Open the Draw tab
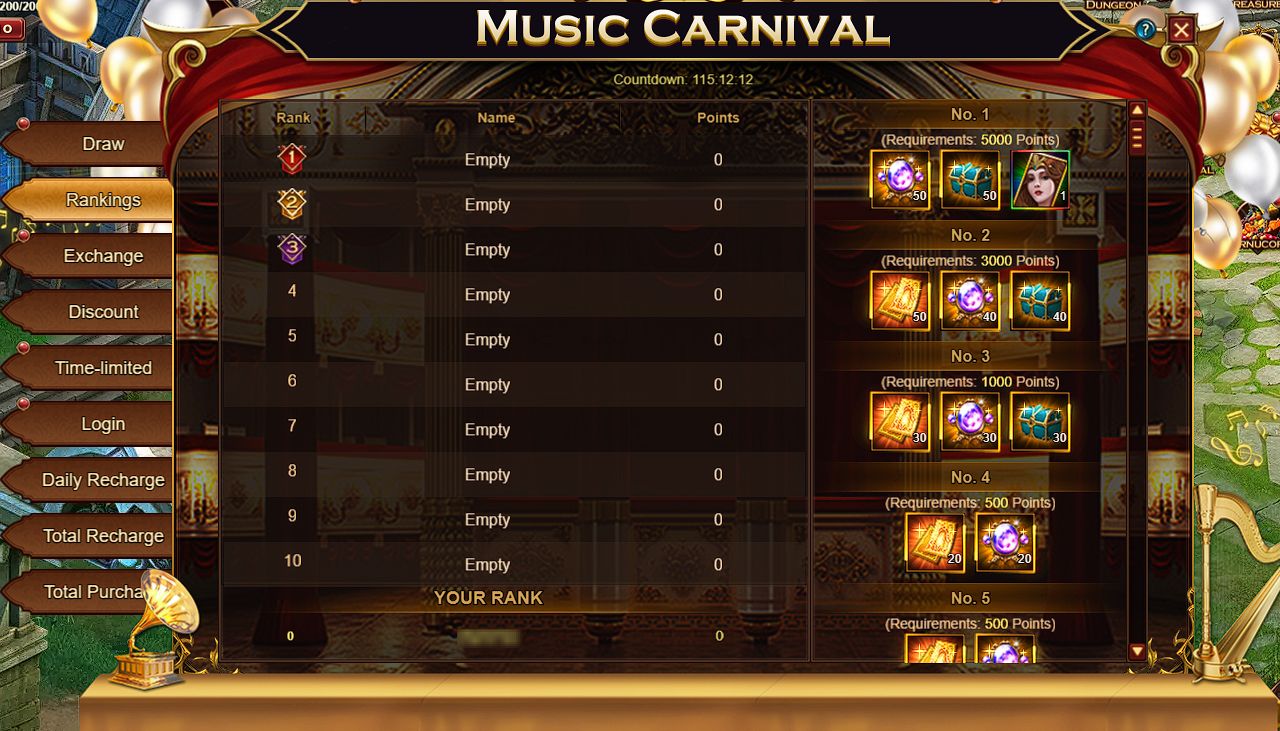Screen dimensions: 1280x731 (x=103, y=144)
